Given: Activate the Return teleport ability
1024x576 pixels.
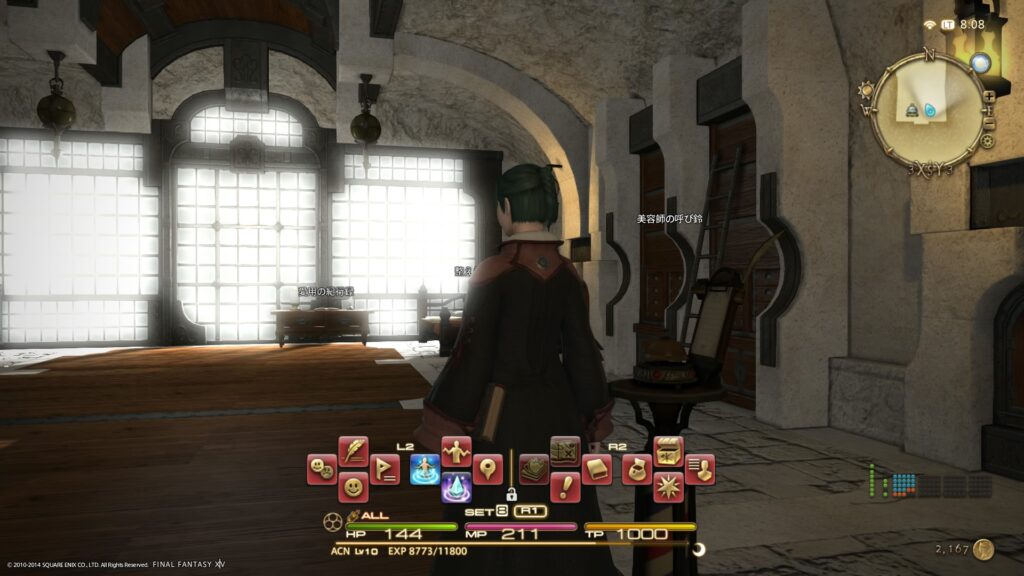Looking at the screenshot, I should click(x=425, y=468).
